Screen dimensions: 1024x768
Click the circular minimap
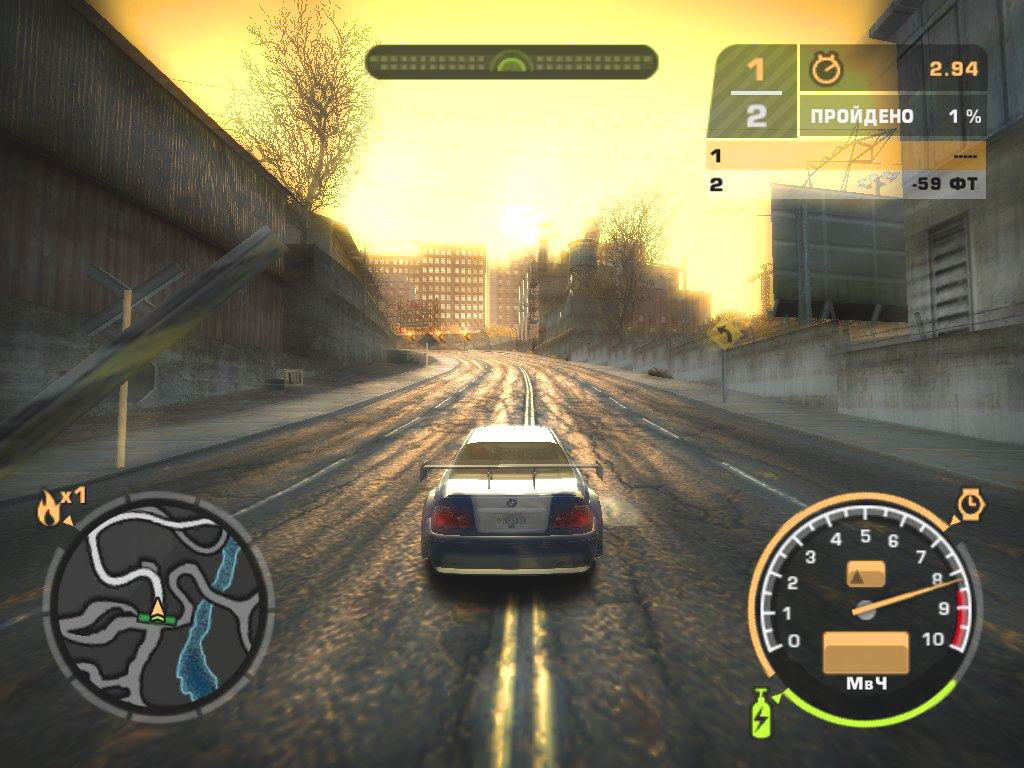pos(159,610)
